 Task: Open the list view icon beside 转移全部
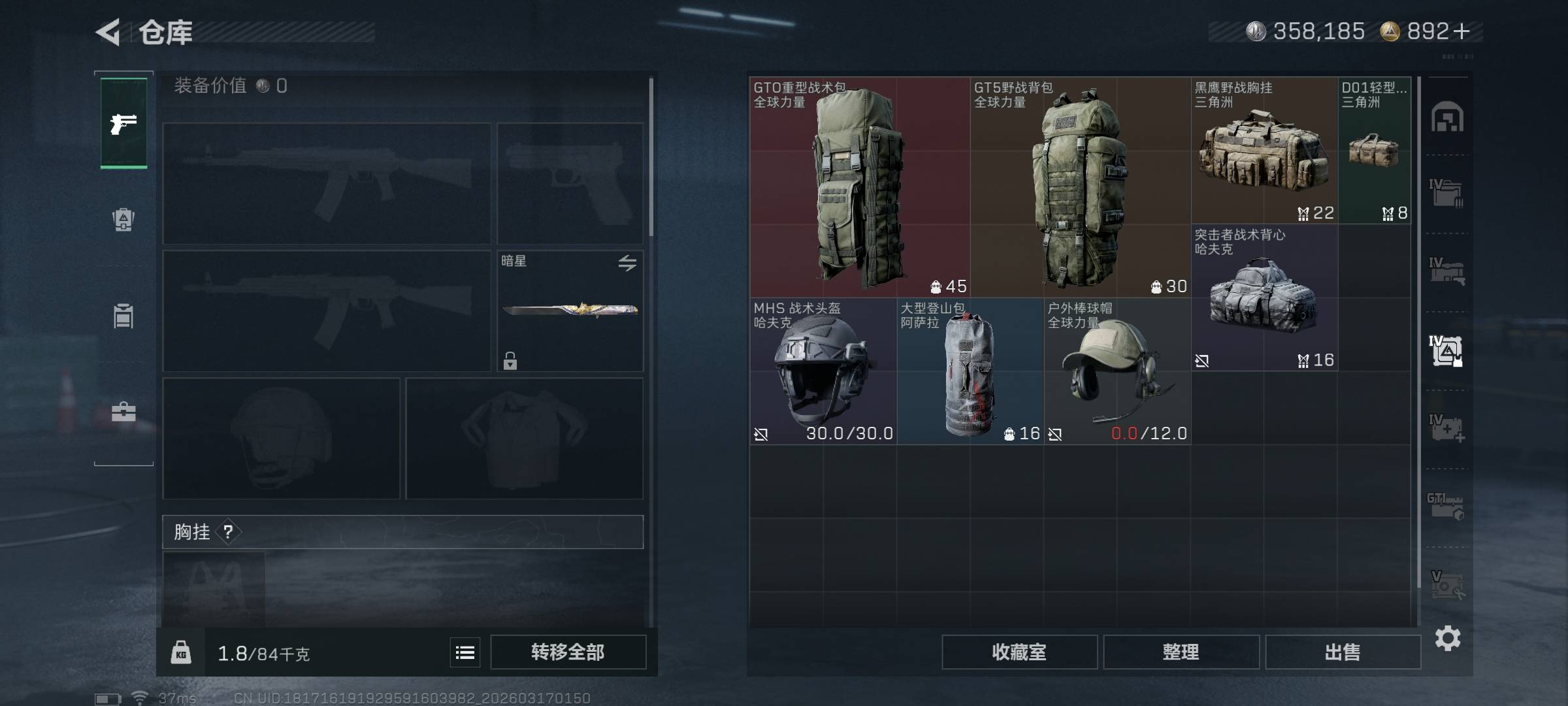[465, 652]
